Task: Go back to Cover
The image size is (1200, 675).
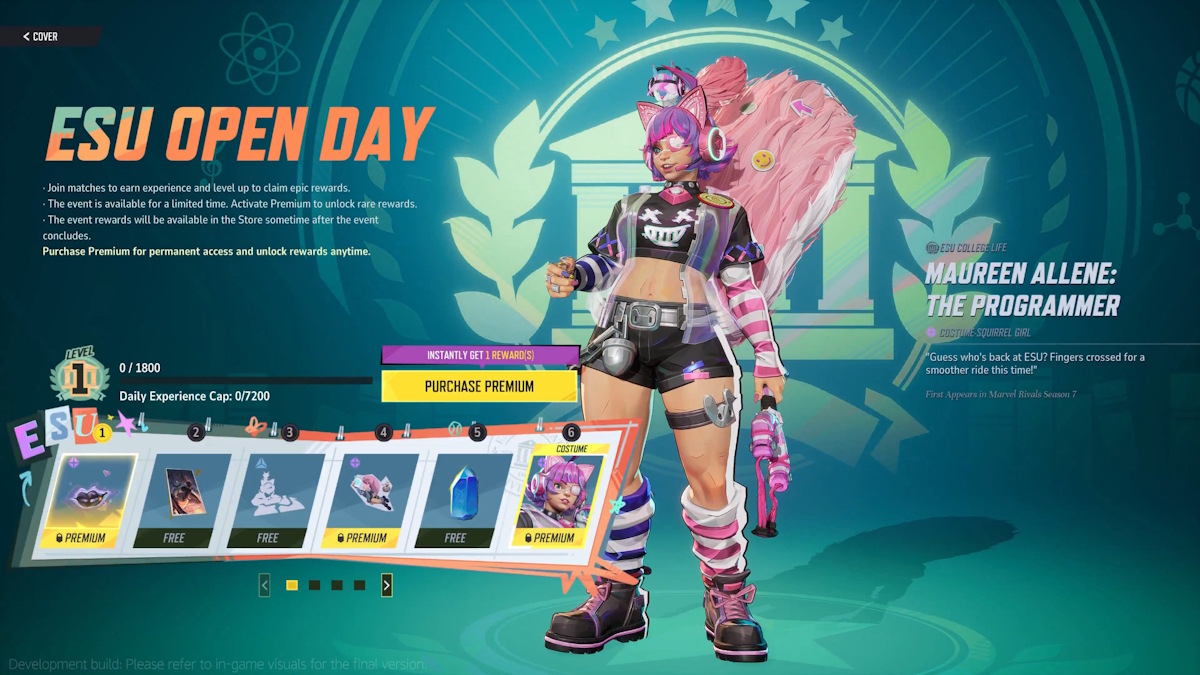Action: point(42,37)
